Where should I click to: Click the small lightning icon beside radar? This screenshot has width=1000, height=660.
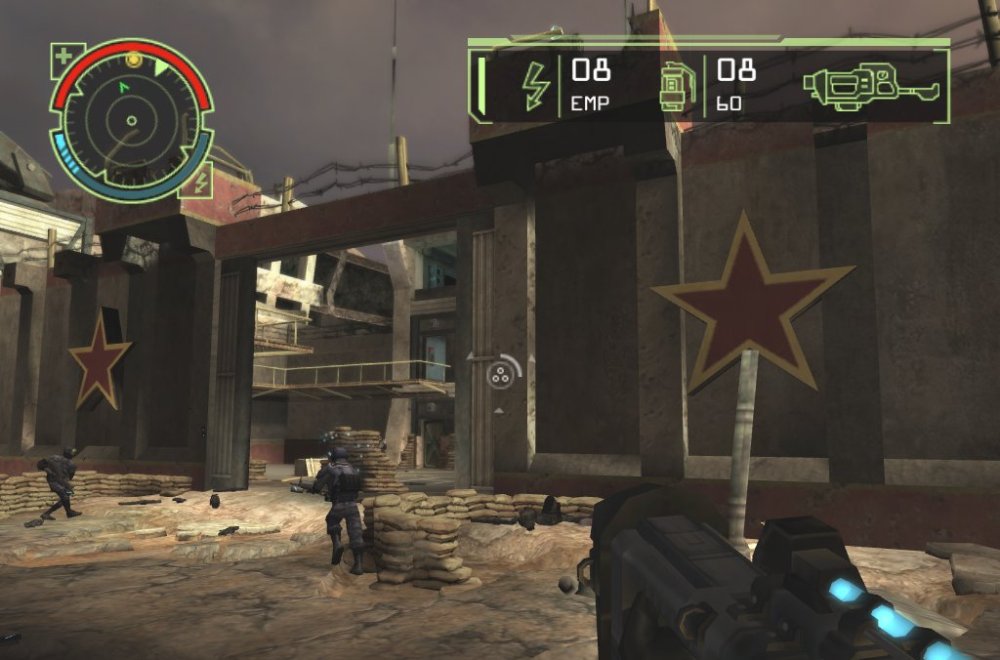pos(198,181)
